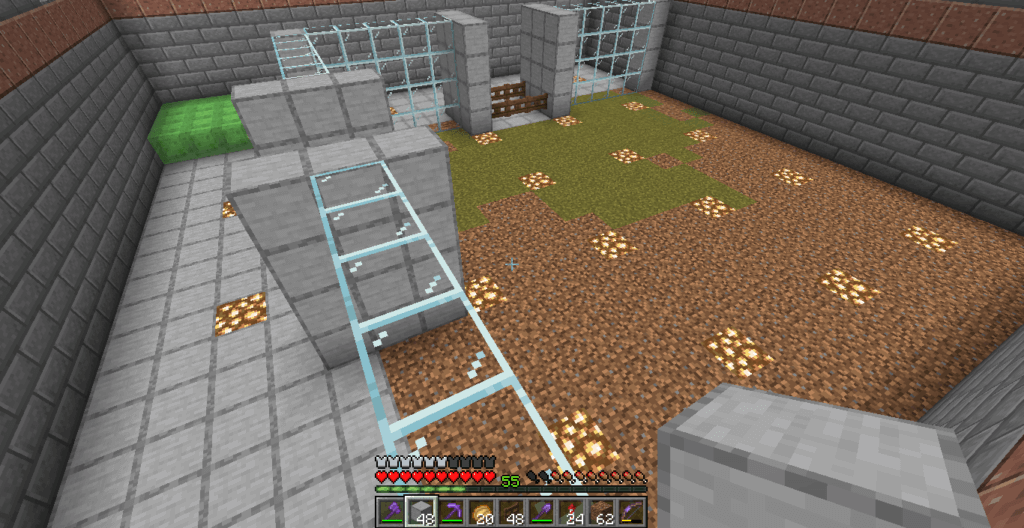Select the enchanted axe hotbar slot
Screen dimensions: 1024x528
point(389,512)
